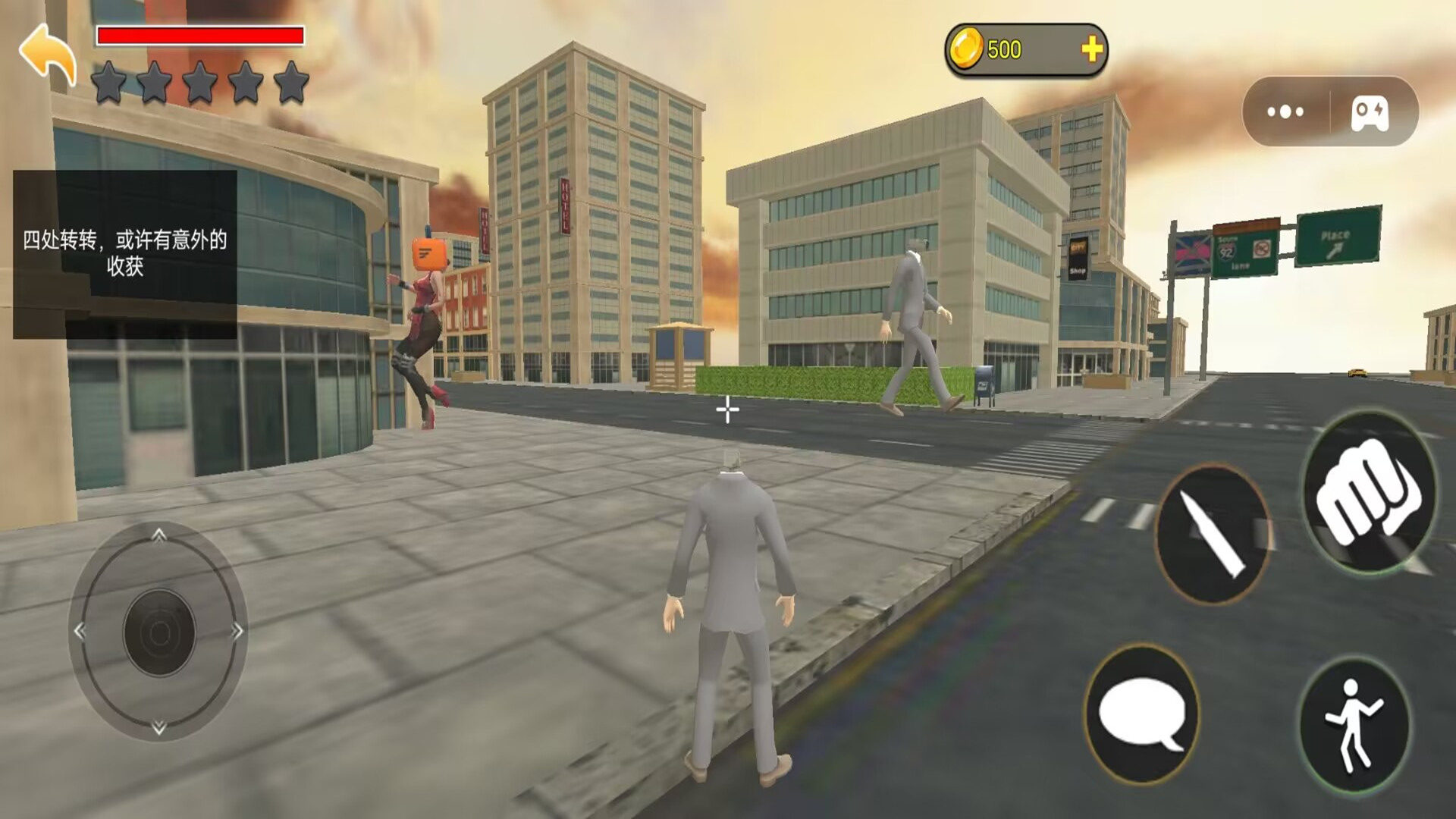Tap the joystick's left arrow
Screen dimensions: 1456x819
point(80,631)
